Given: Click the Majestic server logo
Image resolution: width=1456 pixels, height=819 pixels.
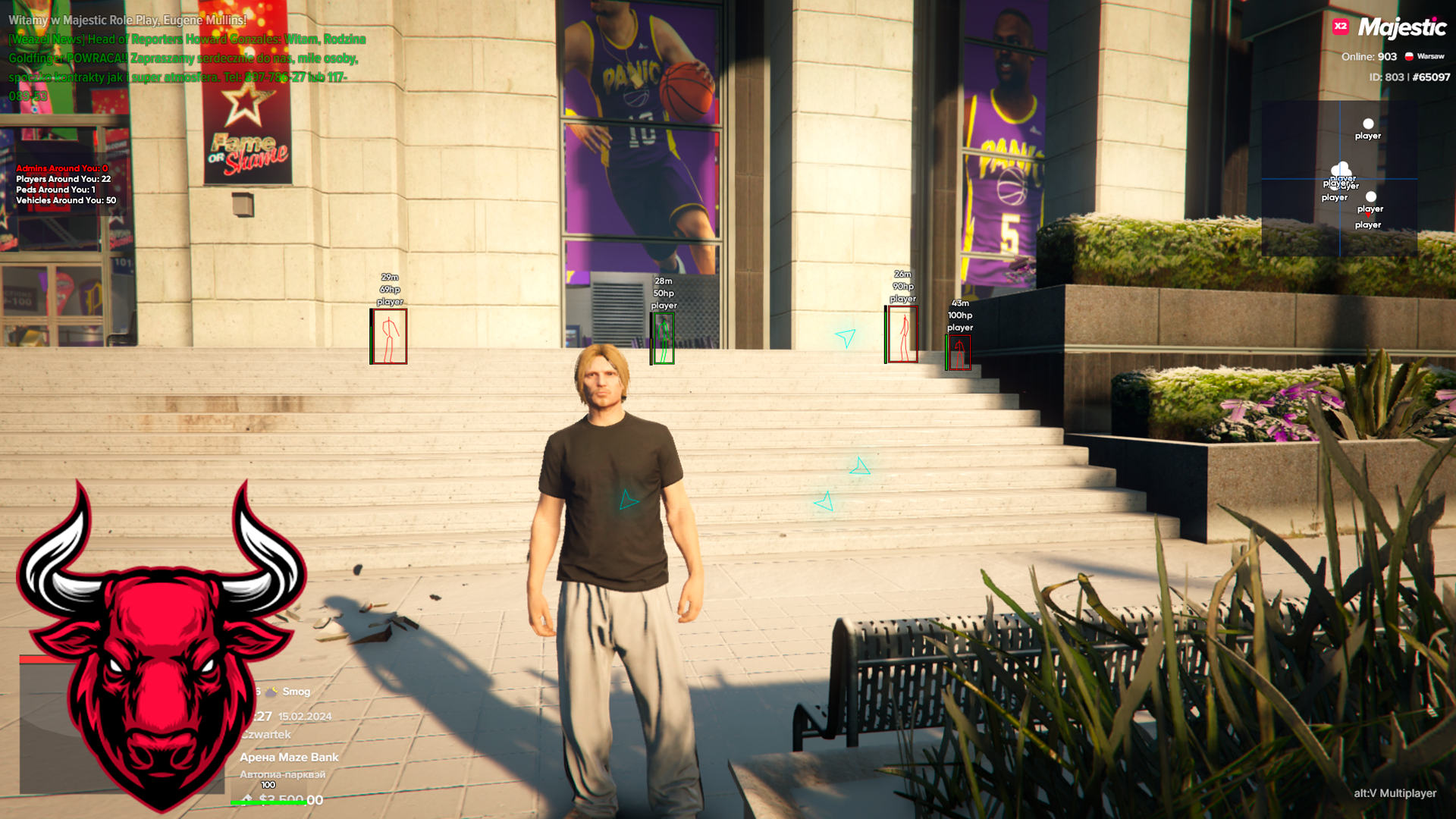Looking at the screenshot, I should click(1401, 28).
